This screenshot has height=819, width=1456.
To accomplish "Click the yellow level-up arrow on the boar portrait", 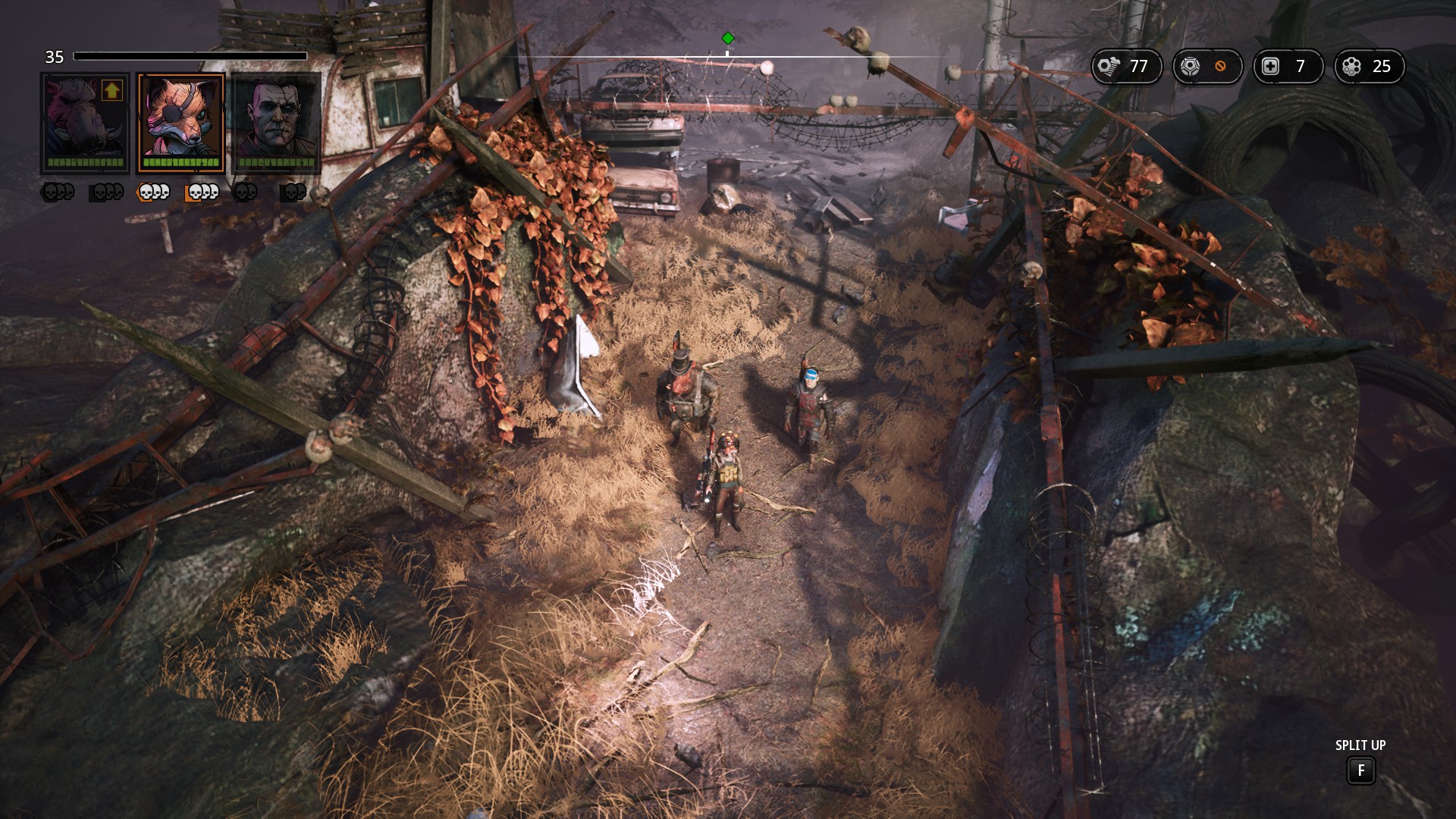I will [112, 91].
